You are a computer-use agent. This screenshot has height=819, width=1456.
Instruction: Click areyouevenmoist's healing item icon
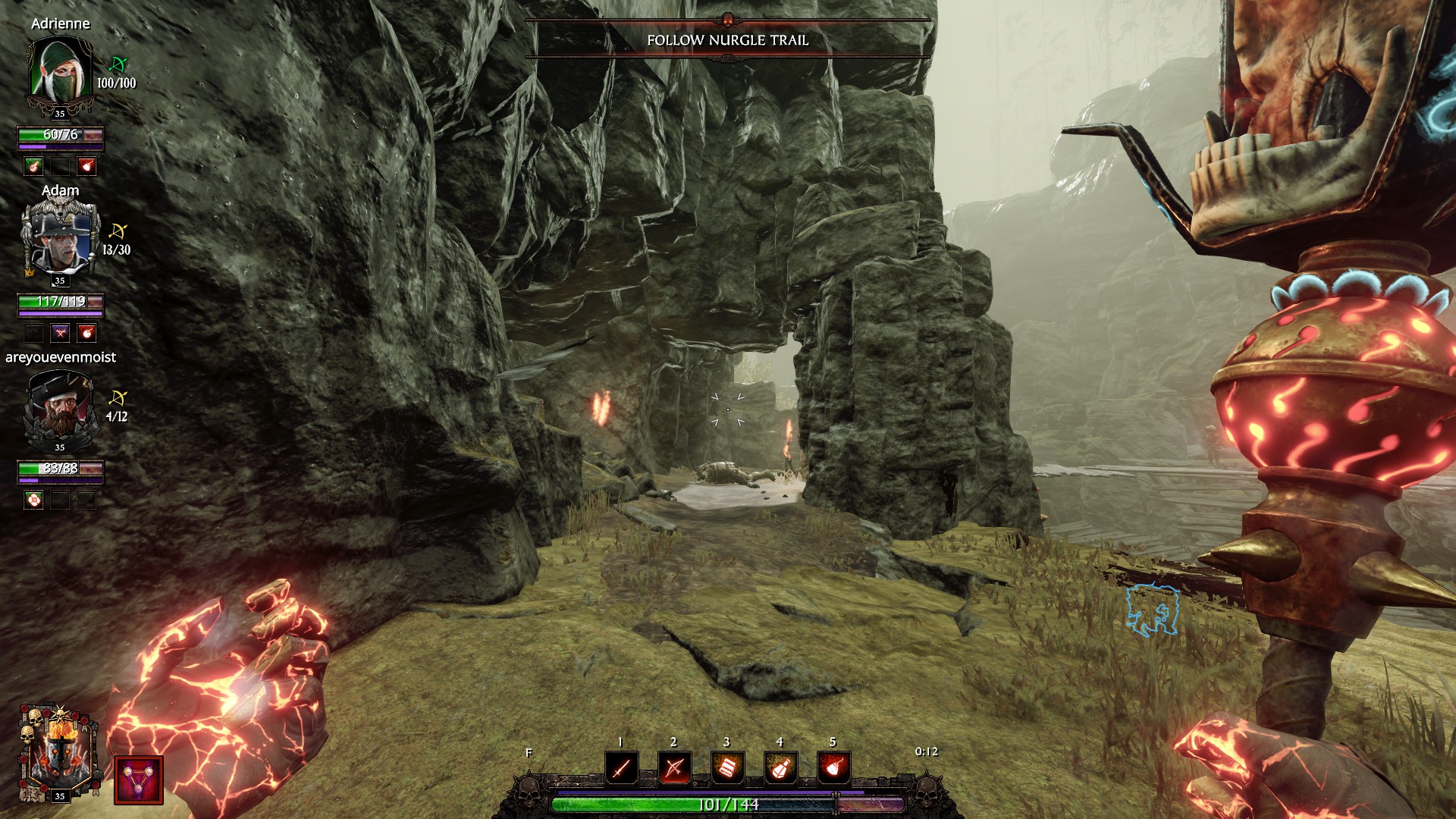tap(34, 500)
